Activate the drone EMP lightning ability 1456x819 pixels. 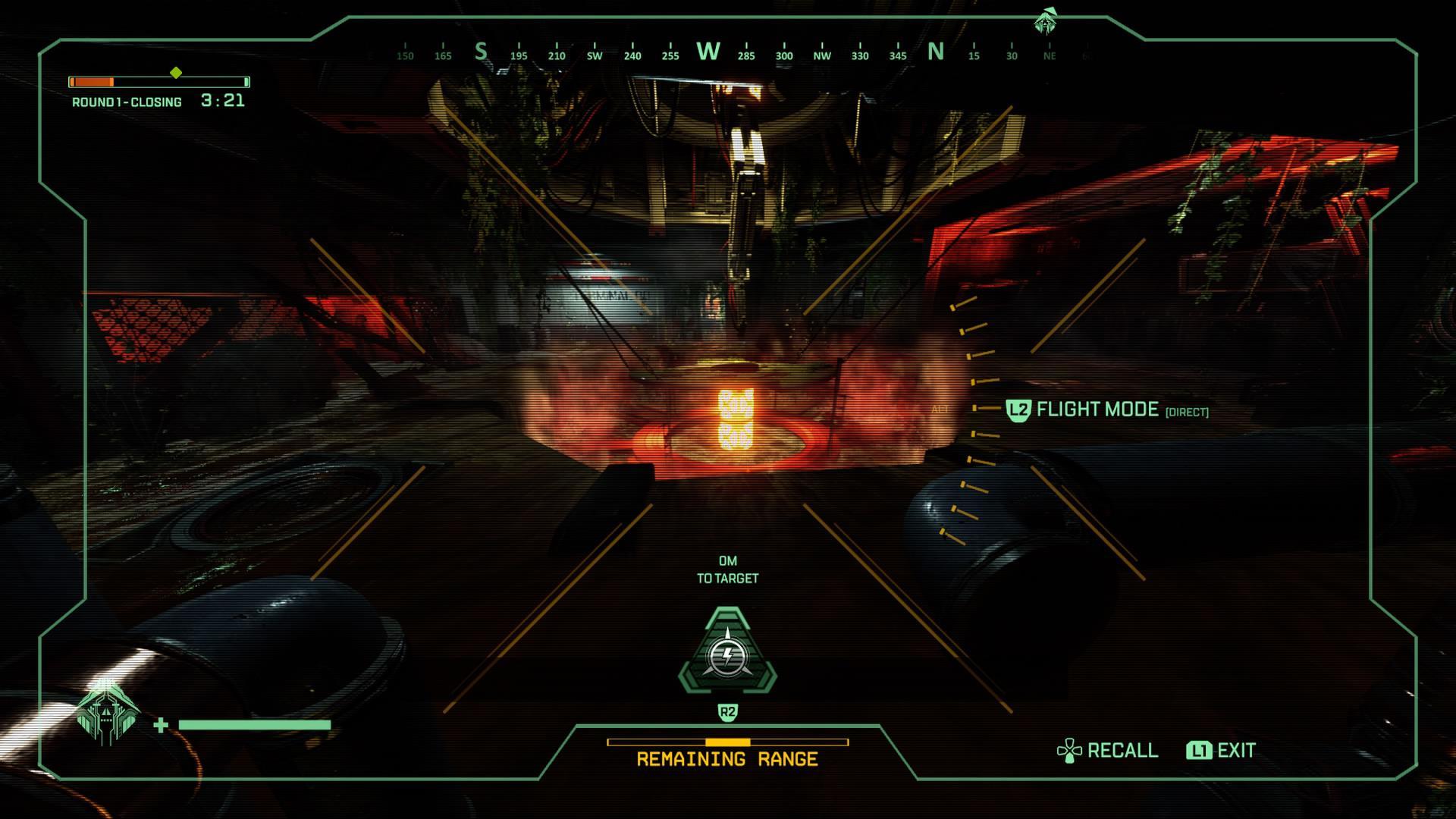point(728,653)
